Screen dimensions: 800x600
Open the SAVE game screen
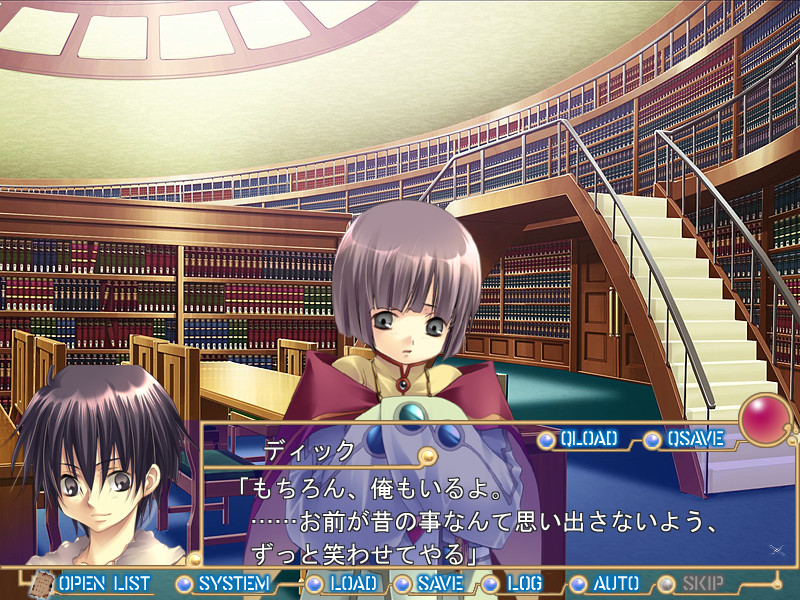tap(439, 583)
